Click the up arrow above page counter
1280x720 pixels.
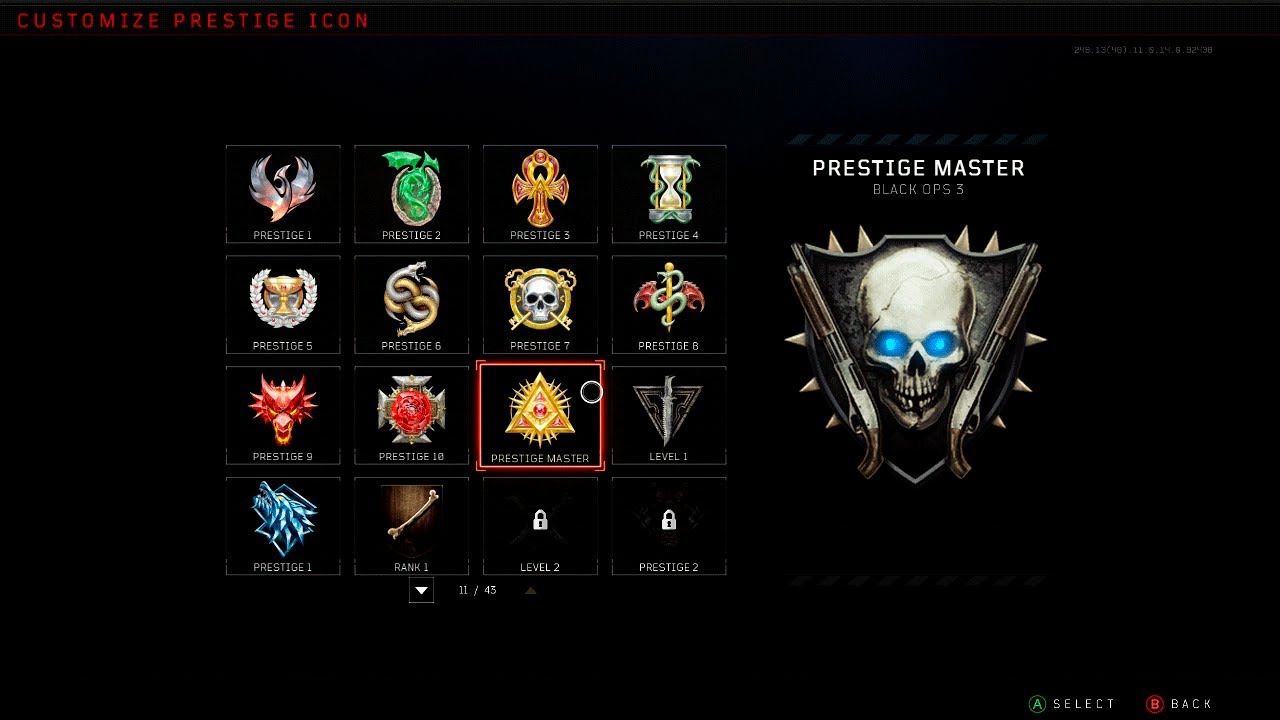pyautogui.click(x=530, y=589)
